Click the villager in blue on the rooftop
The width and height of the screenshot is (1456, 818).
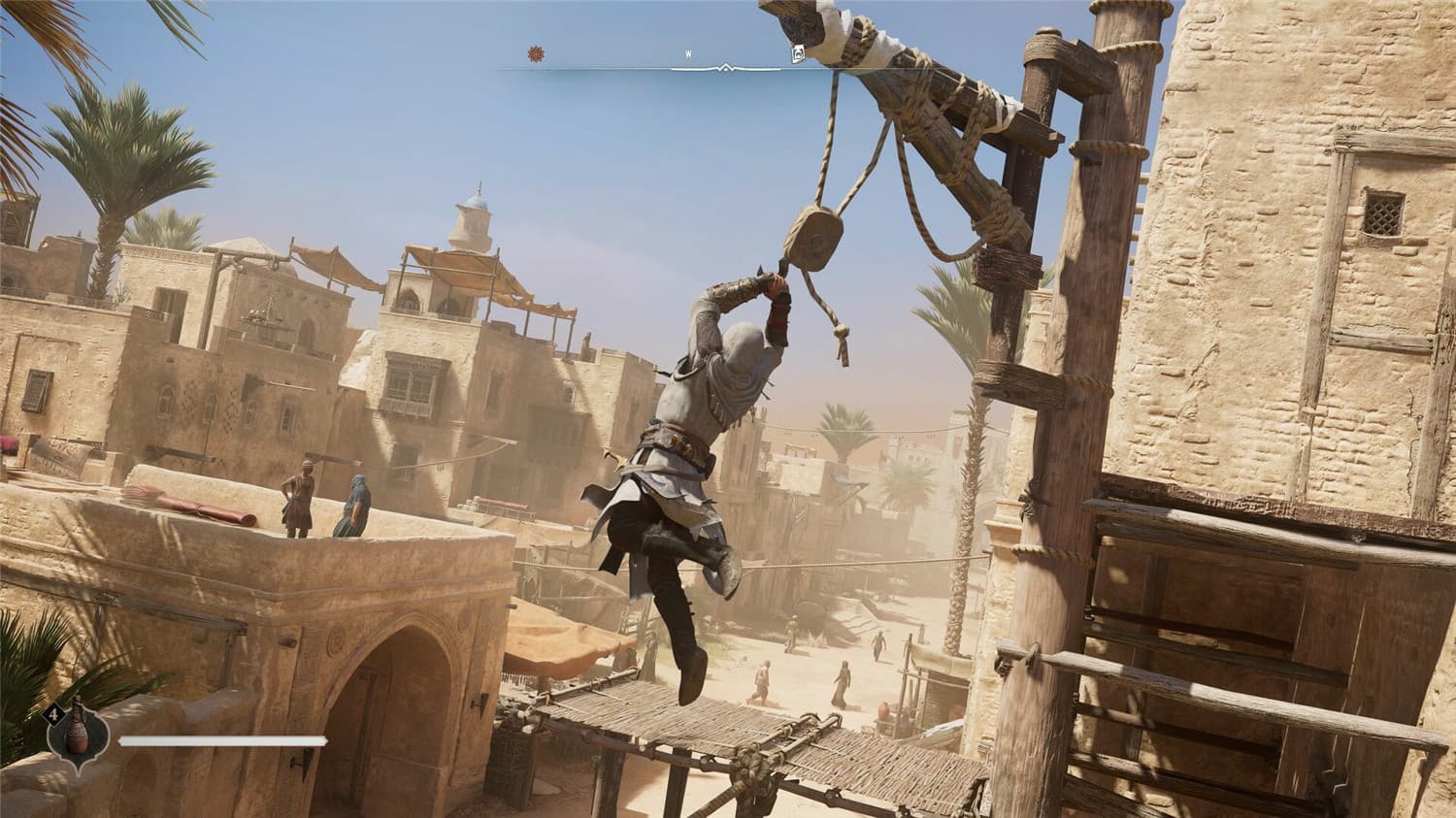(x=357, y=505)
